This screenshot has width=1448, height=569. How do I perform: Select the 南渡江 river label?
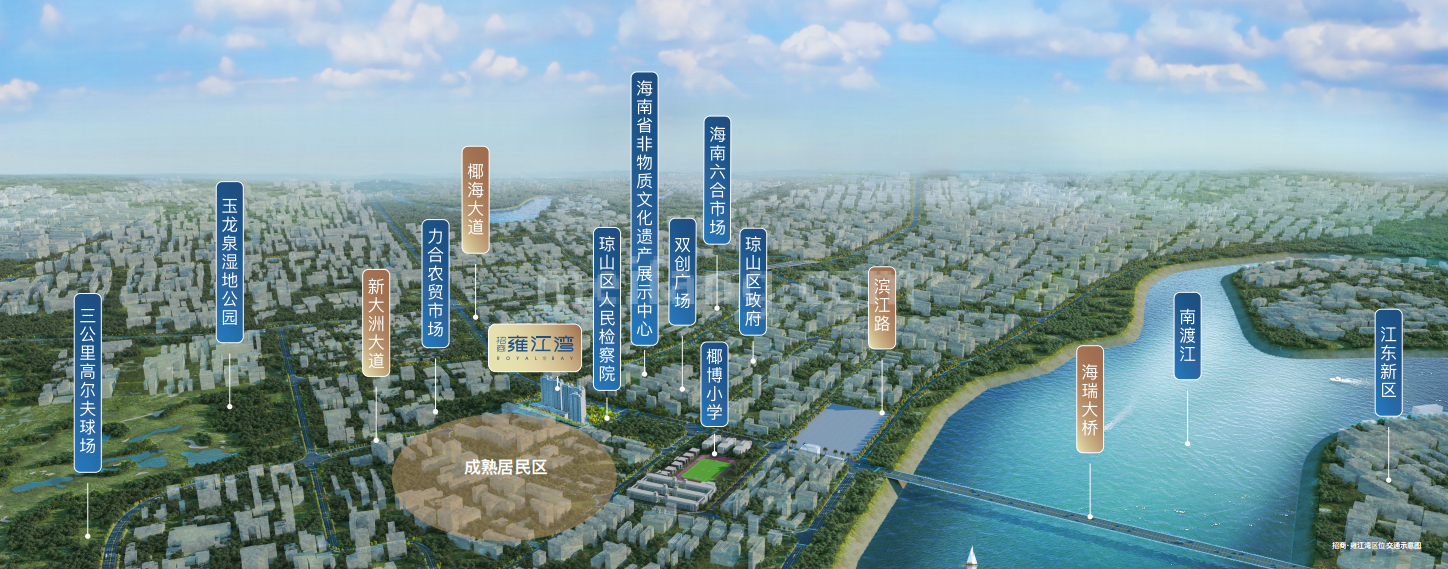(1187, 335)
